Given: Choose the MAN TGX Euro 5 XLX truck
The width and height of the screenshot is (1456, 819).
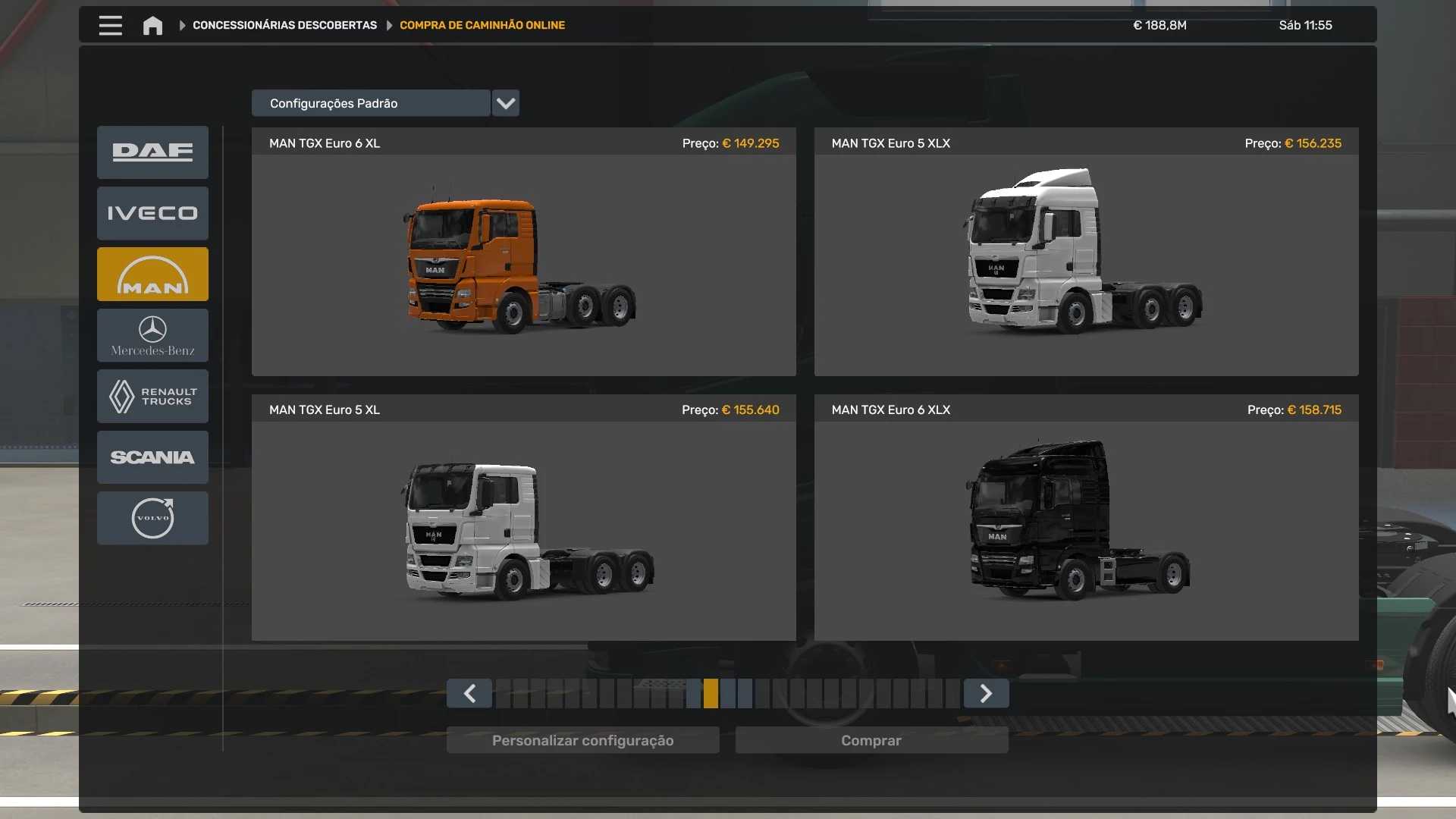Looking at the screenshot, I should click(x=1086, y=264).
